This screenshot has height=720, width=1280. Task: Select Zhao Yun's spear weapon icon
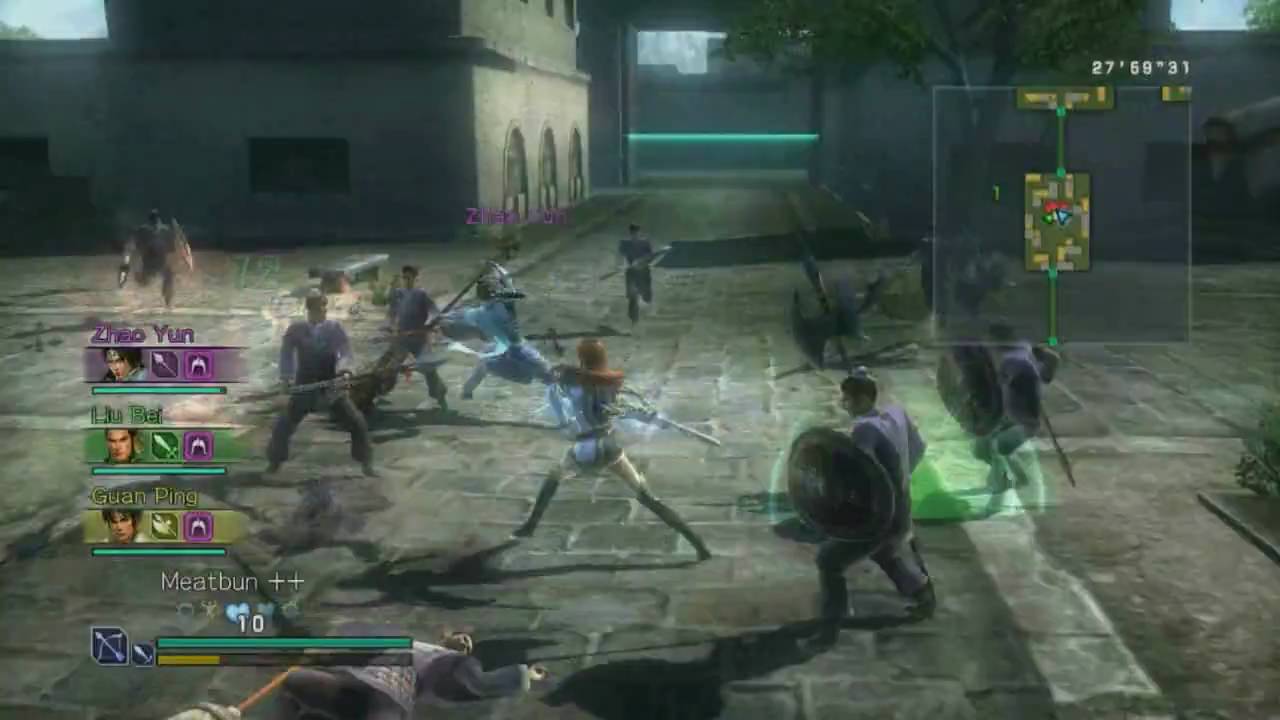click(163, 365)
